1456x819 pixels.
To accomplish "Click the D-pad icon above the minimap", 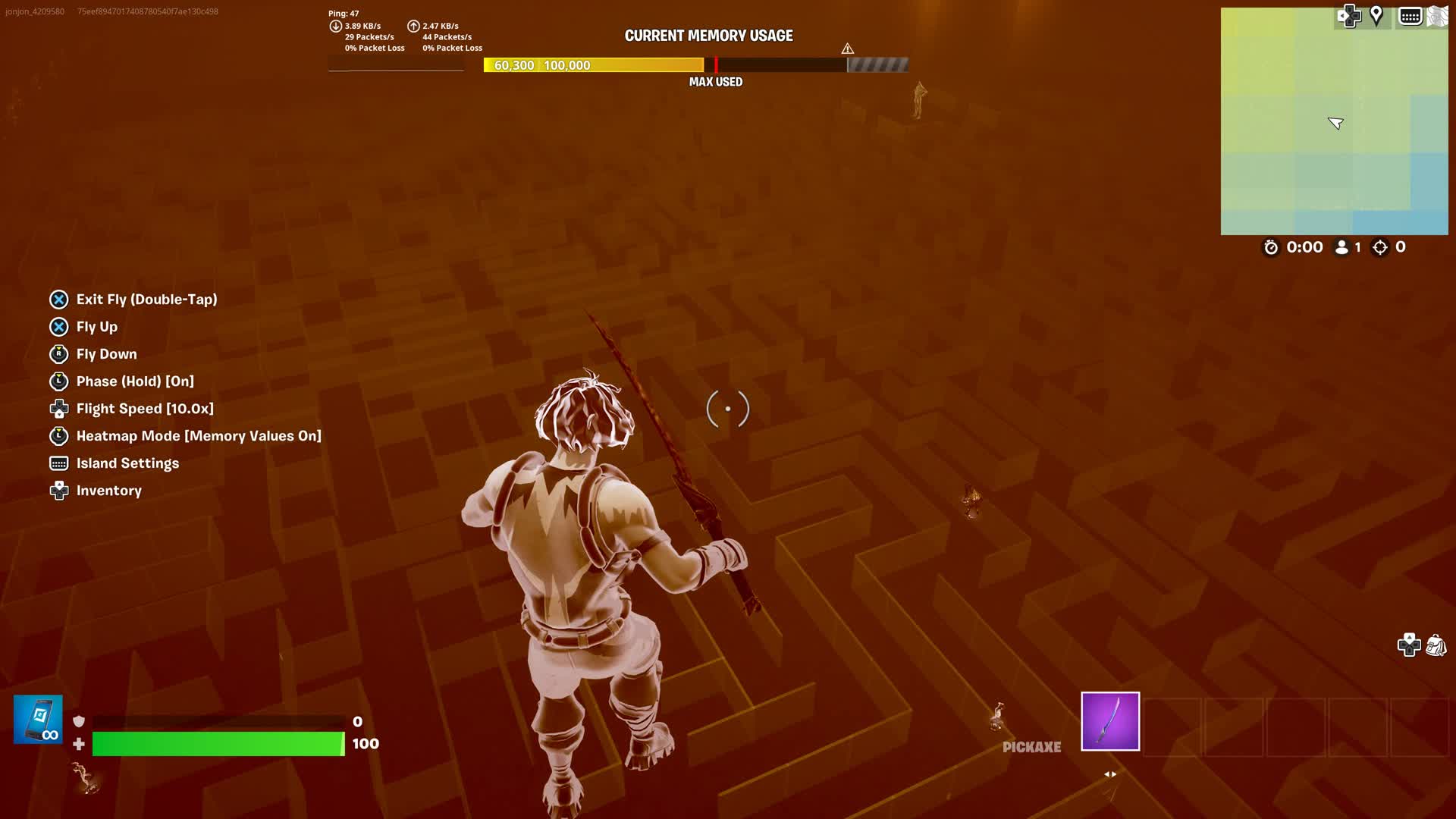I will click(1350, 15).
